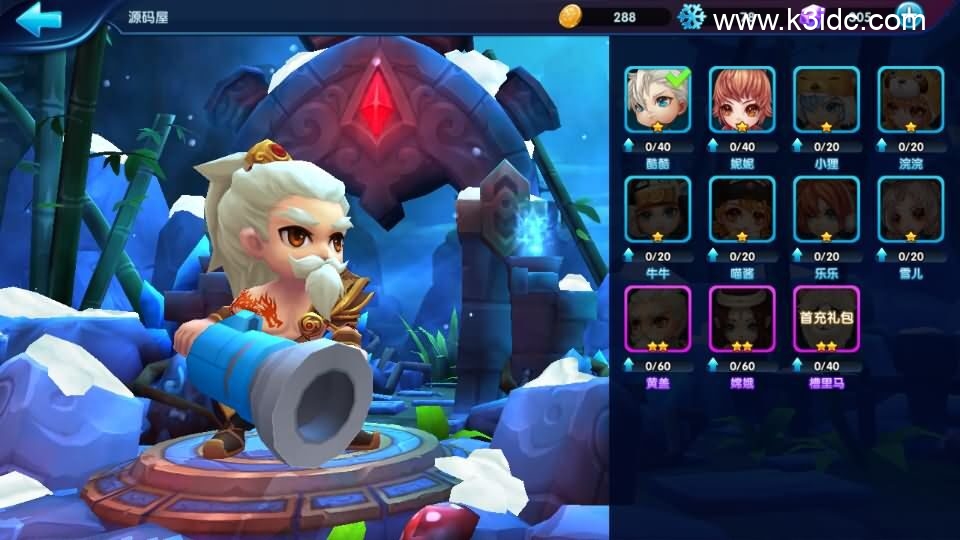The height and width of the screenshot is (540, 960).
Task: Pick the locked character 雪儿
Action: [910, 209]
